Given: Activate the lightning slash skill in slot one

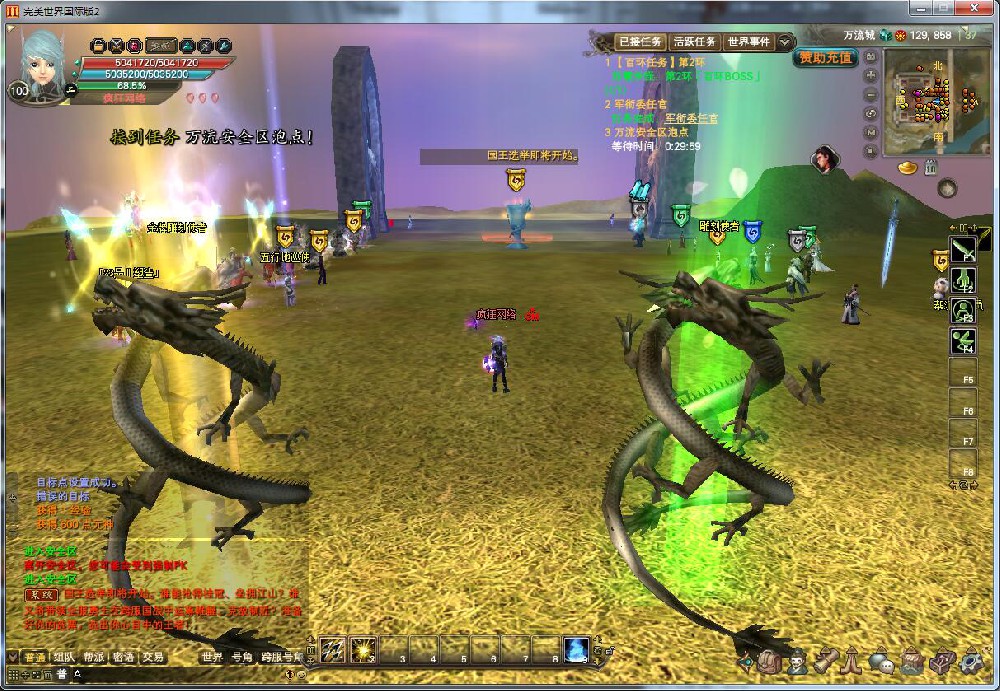Looking at the screenshot, I should point(333,649).
